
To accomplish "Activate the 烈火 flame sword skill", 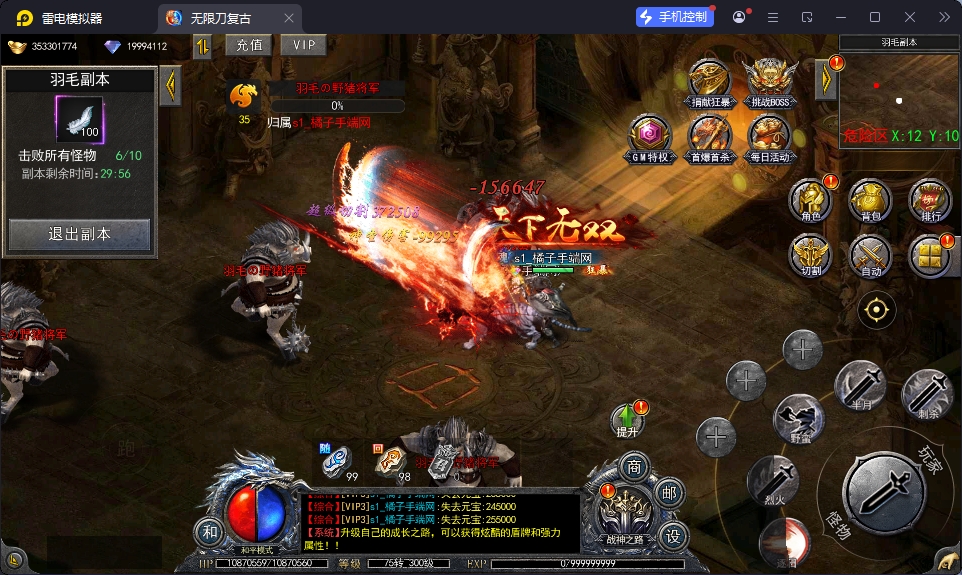I will click(772, 480).
